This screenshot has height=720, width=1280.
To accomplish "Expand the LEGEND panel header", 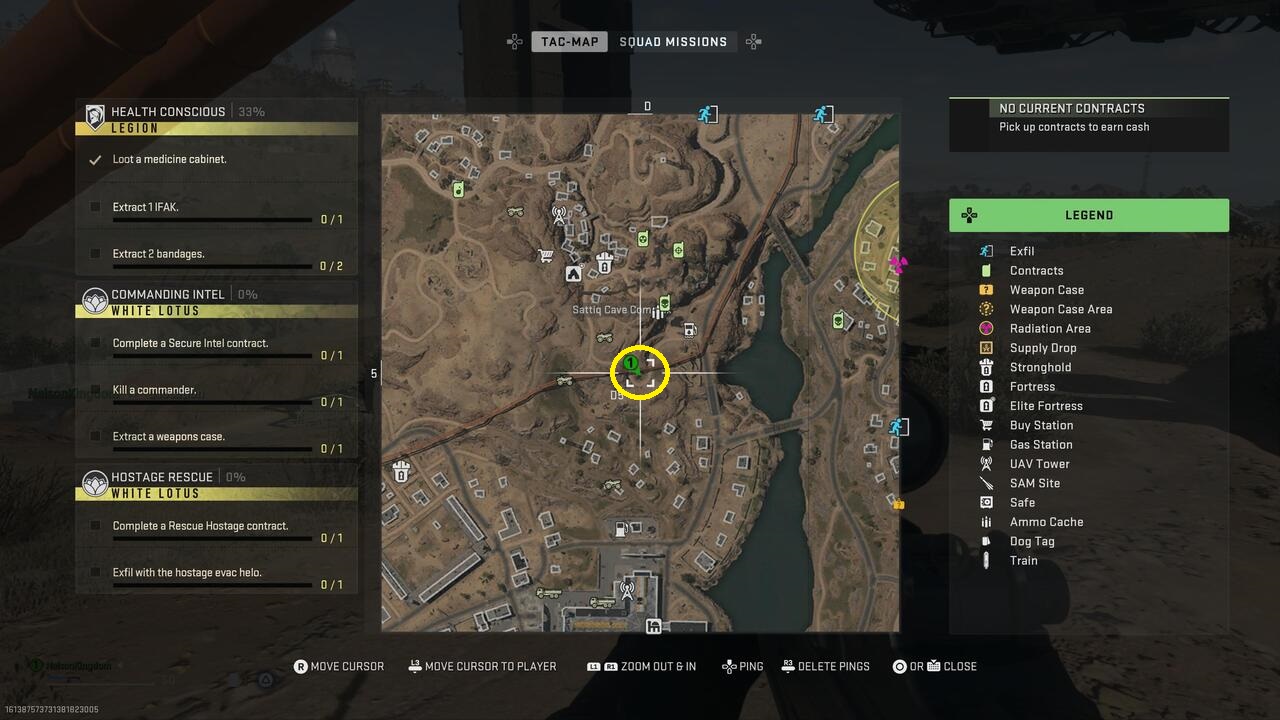I will pyautogui.click(x=1089, y=215).
